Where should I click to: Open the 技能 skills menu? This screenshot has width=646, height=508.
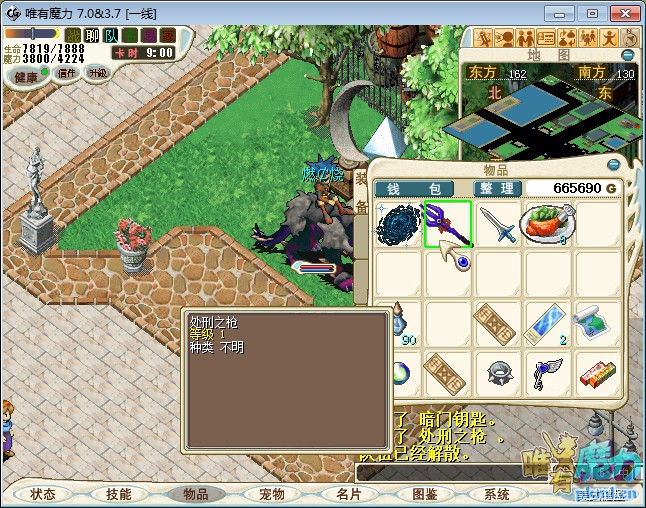point(118,494)
